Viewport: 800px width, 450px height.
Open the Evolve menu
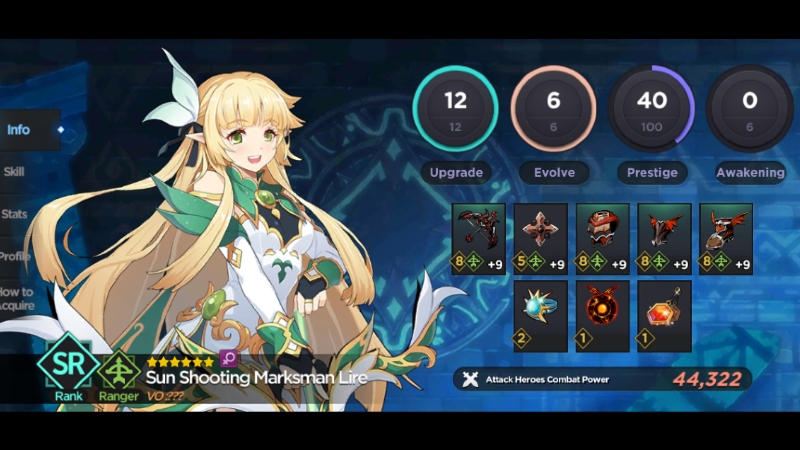[x=554, y=172]
